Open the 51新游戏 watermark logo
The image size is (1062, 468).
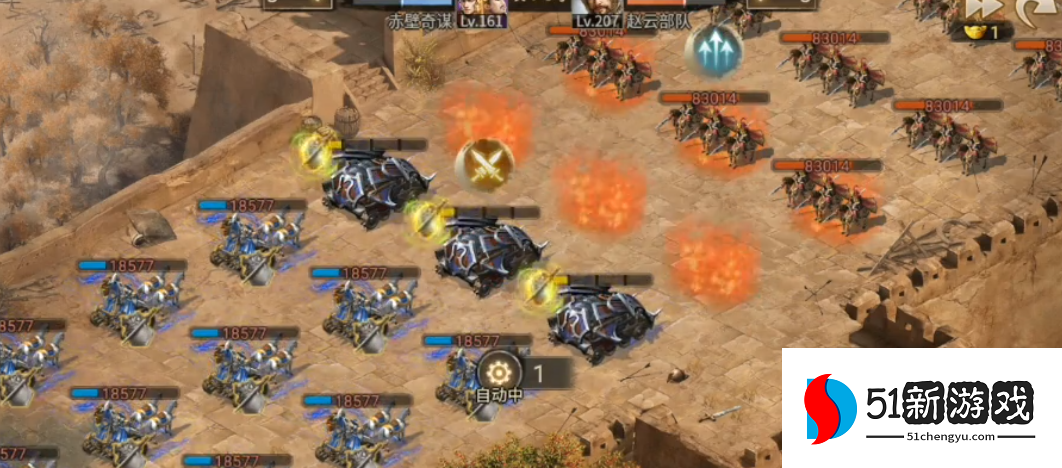pos(920,408)
